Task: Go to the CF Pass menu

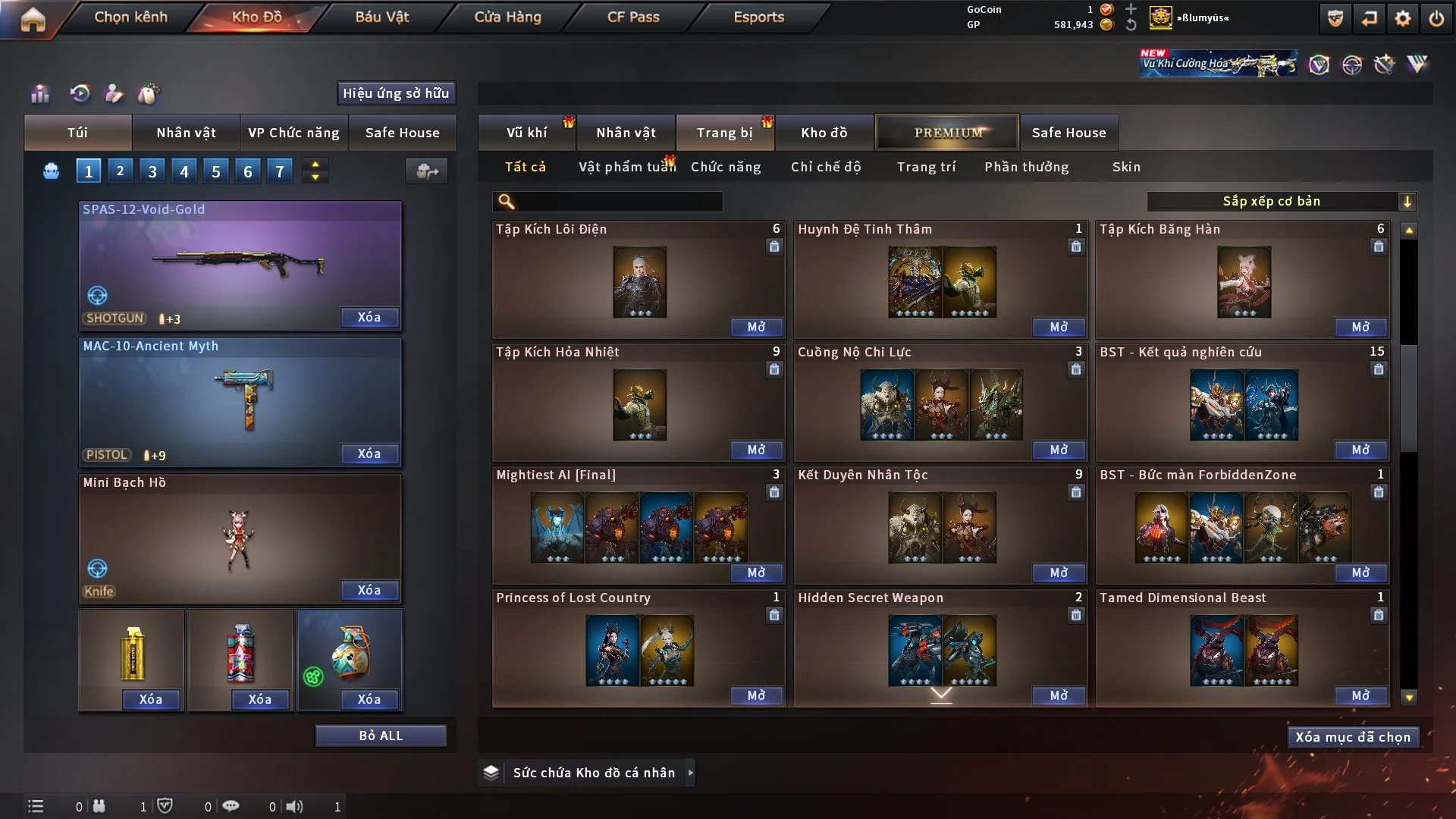Action: [x=633, y=17]
